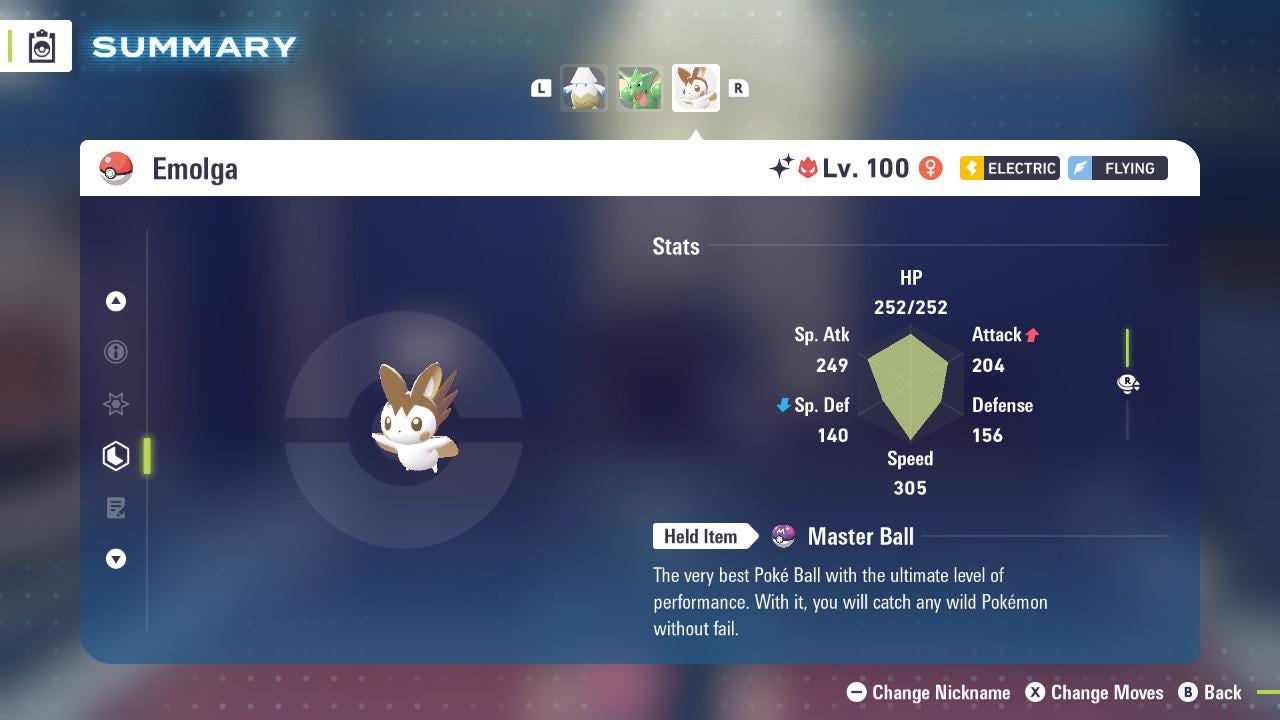Viewport: 1280px width, 720px height.
Task: Click the up arrow in the left sidebar
Action: 116,301
